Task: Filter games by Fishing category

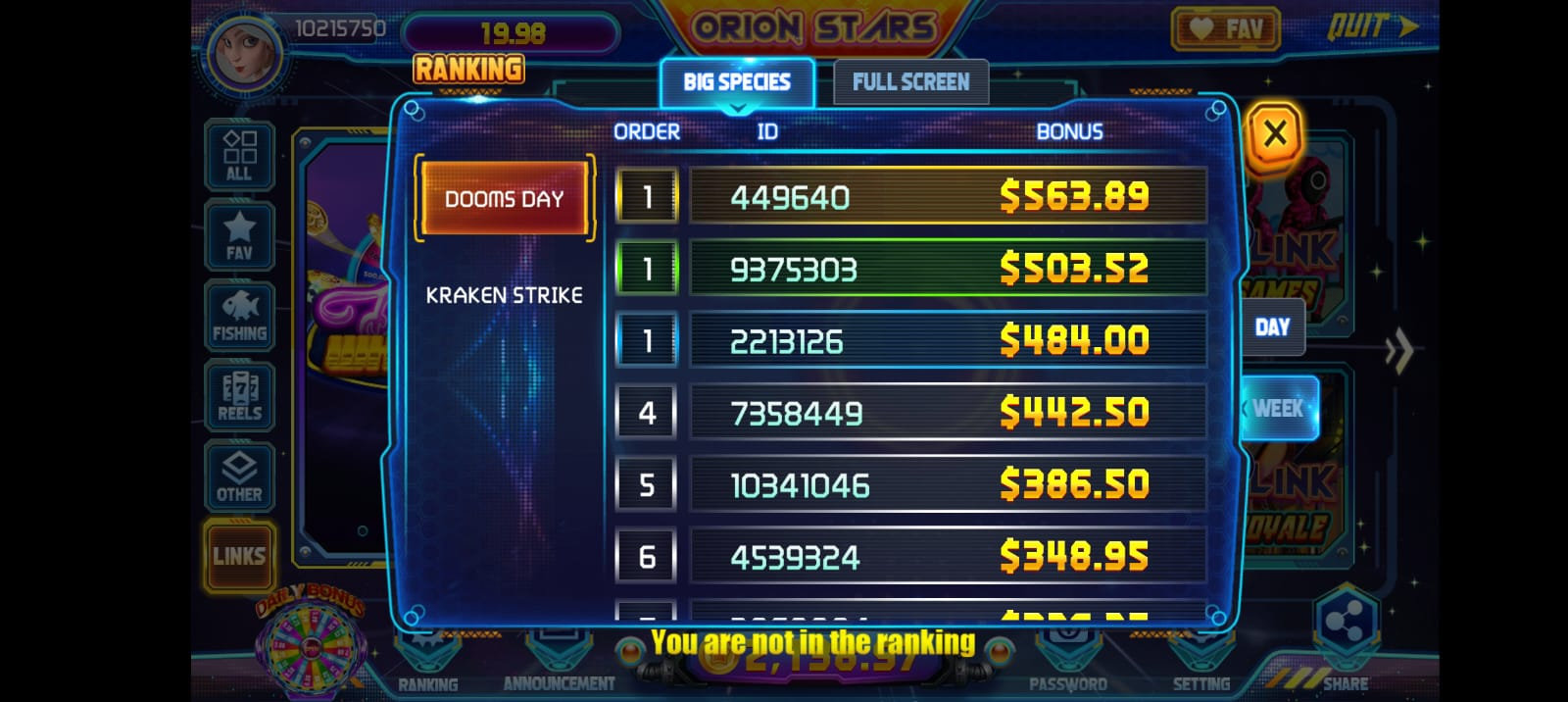Action: 239,316
